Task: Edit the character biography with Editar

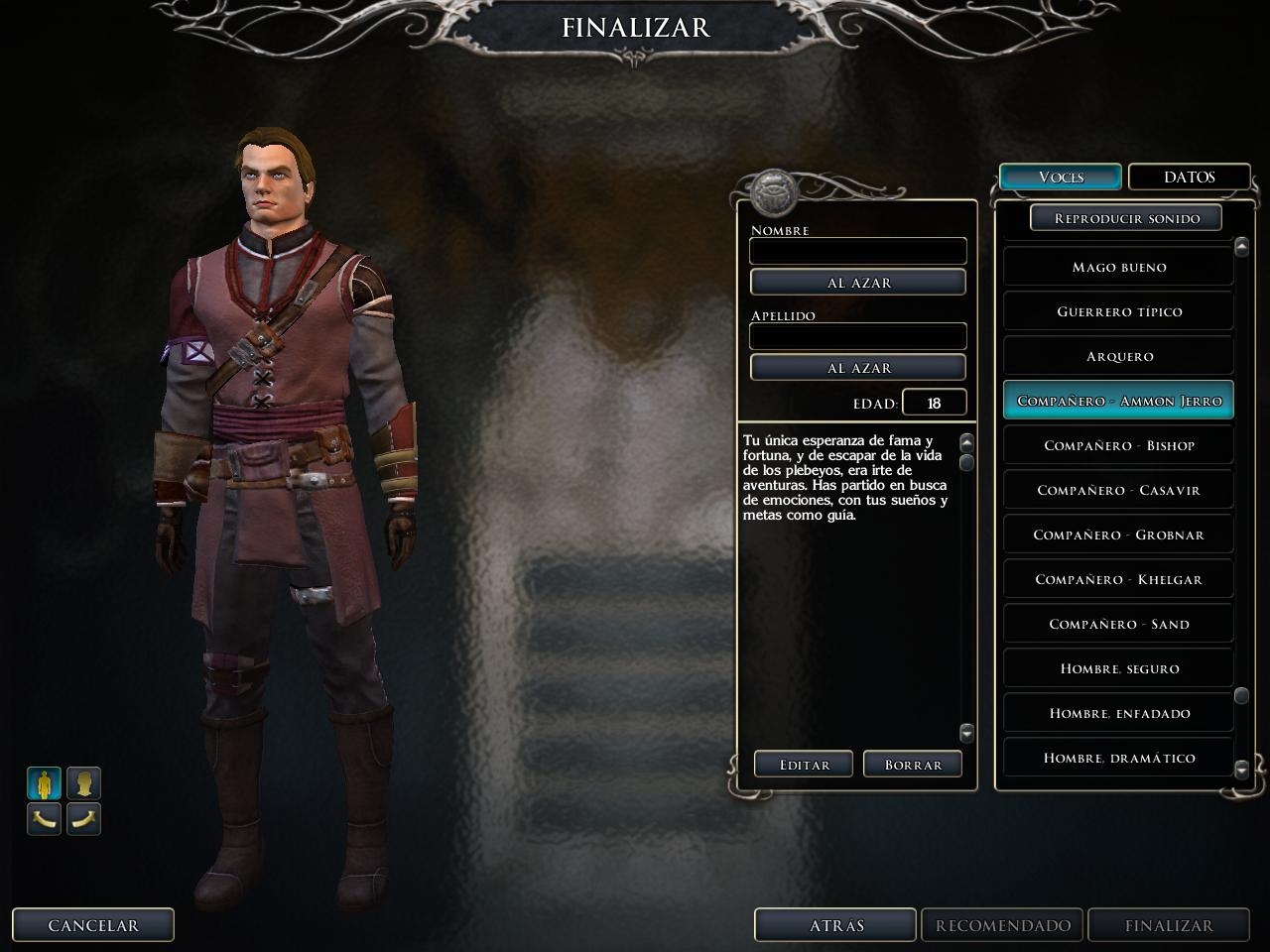Action: click(804, 765)
